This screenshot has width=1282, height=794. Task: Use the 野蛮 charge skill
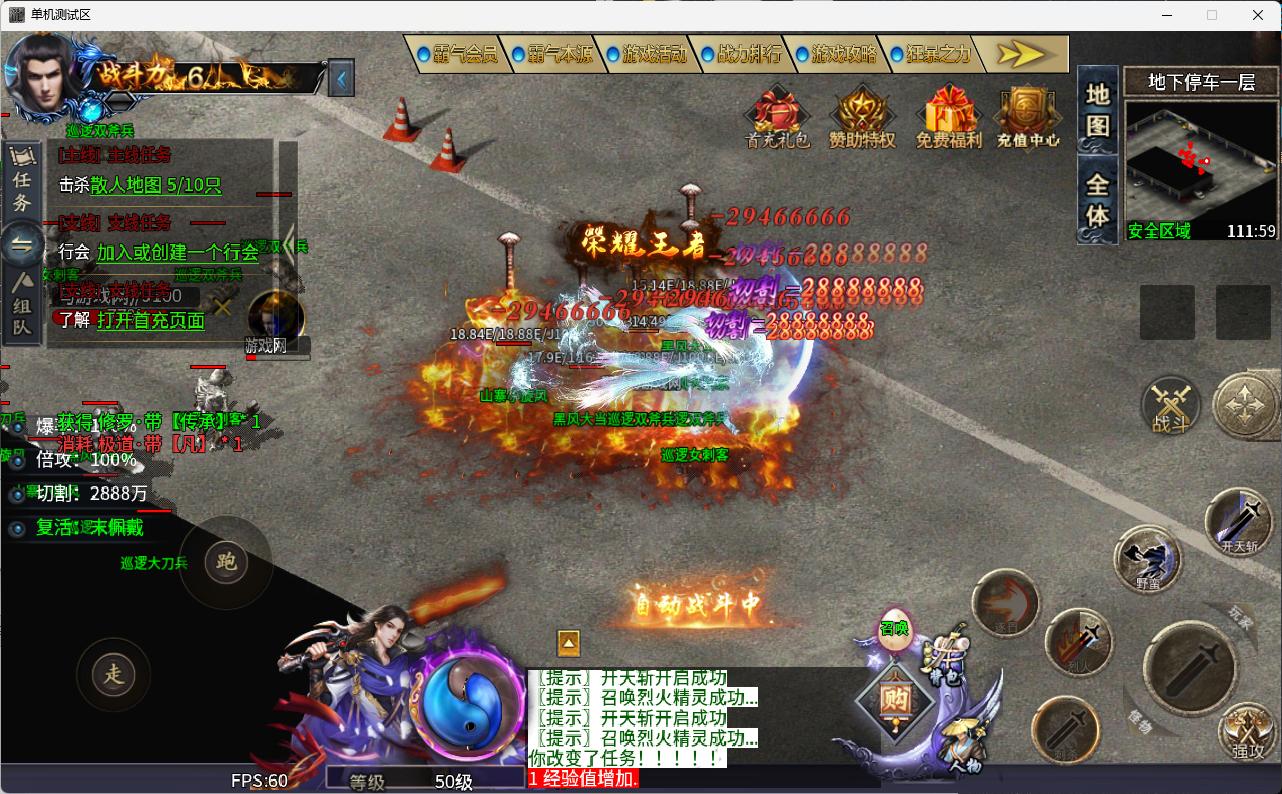[x=1148, y=558]
